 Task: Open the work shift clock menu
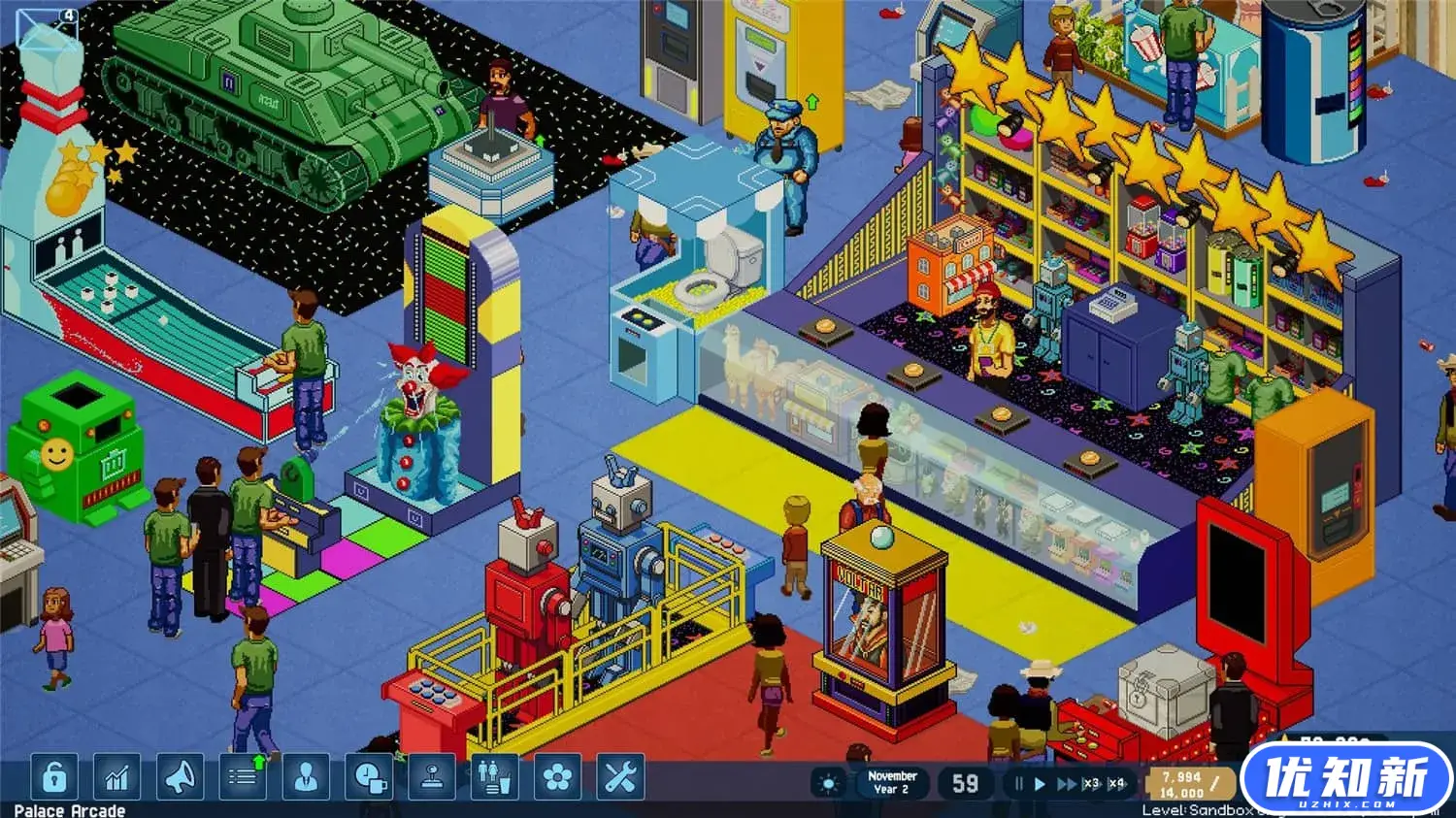[x=367, y=776]
